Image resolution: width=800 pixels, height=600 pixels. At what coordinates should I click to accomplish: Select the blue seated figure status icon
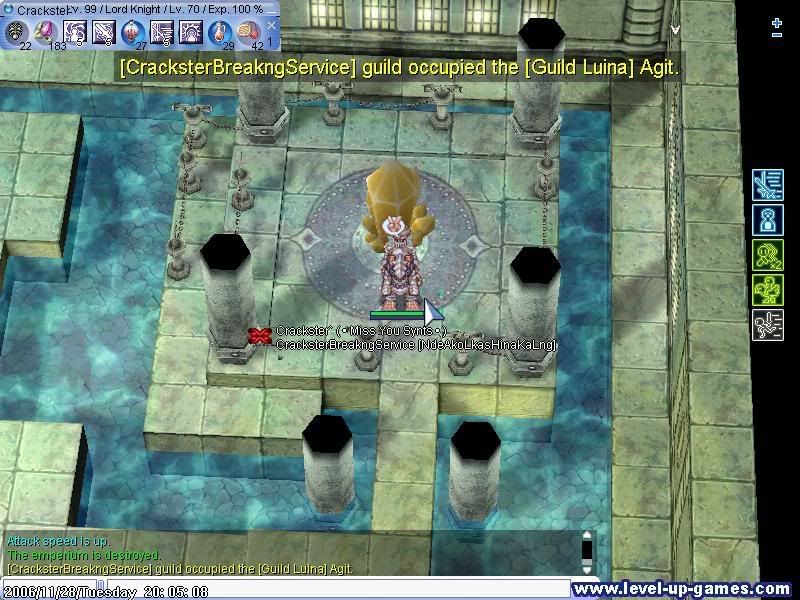click(x=767, y=221)
